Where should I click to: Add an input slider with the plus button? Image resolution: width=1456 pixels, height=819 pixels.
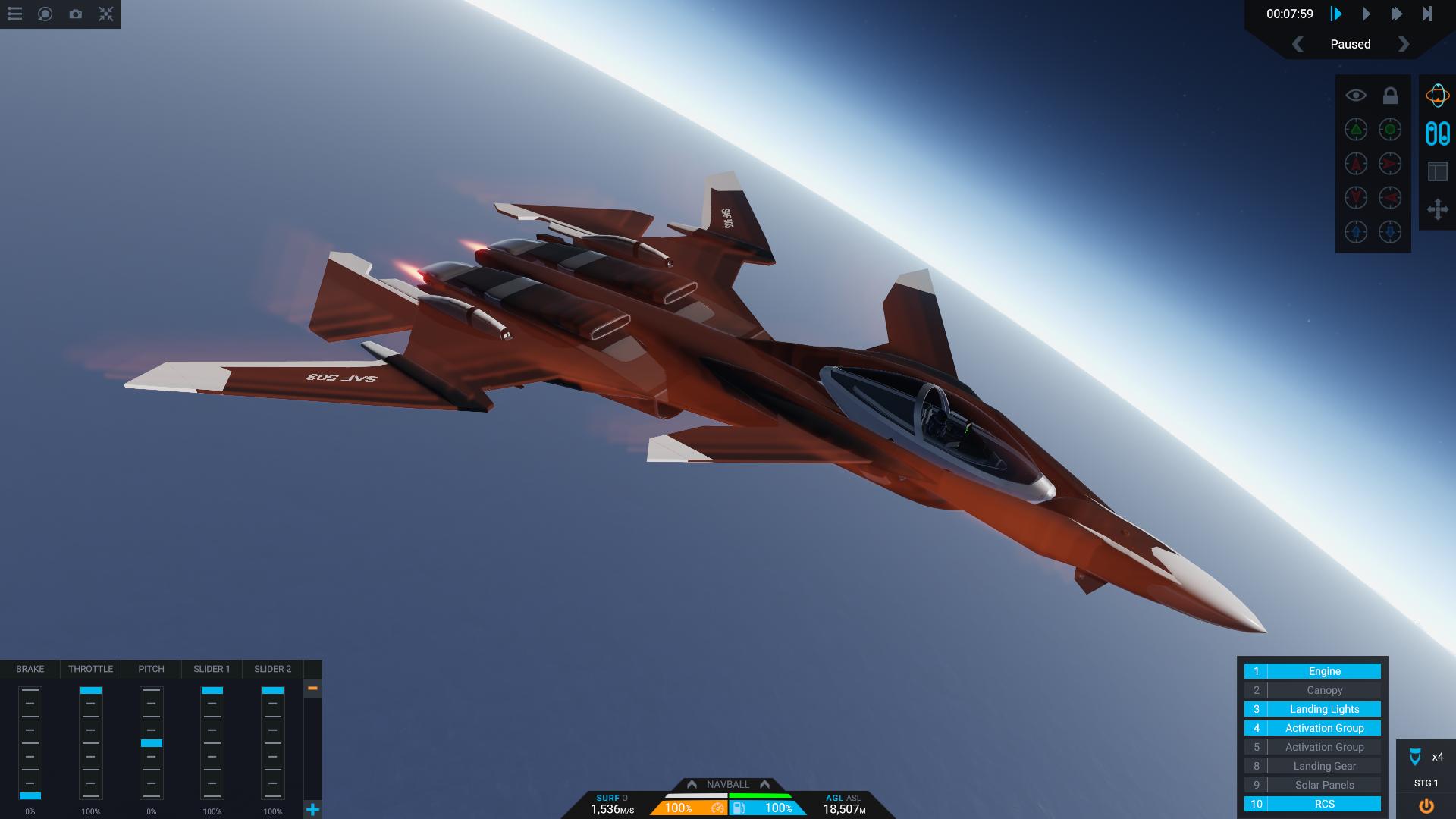coord(312,809)
